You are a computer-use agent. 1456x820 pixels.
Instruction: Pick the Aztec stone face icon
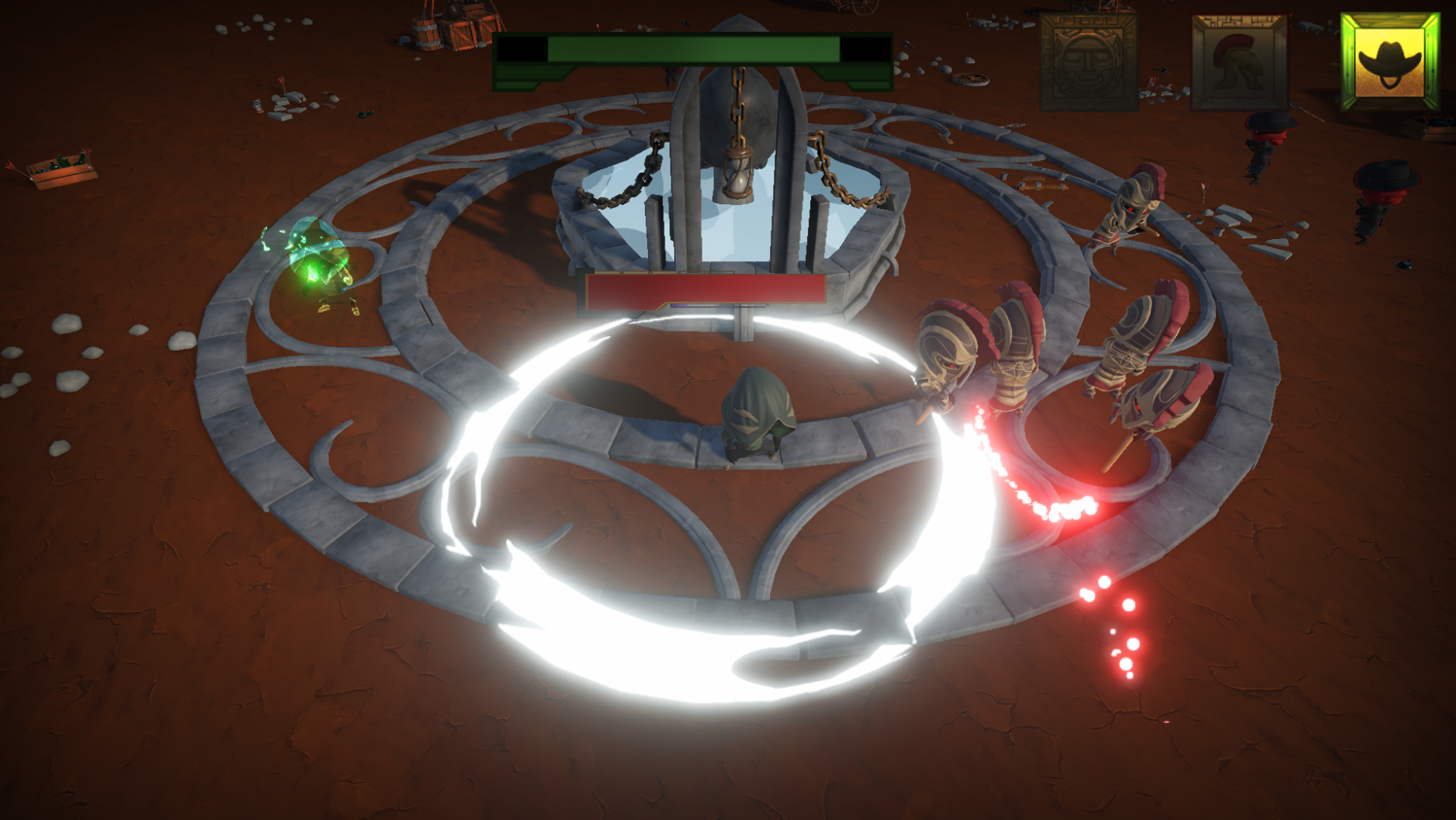point(1088,62)
